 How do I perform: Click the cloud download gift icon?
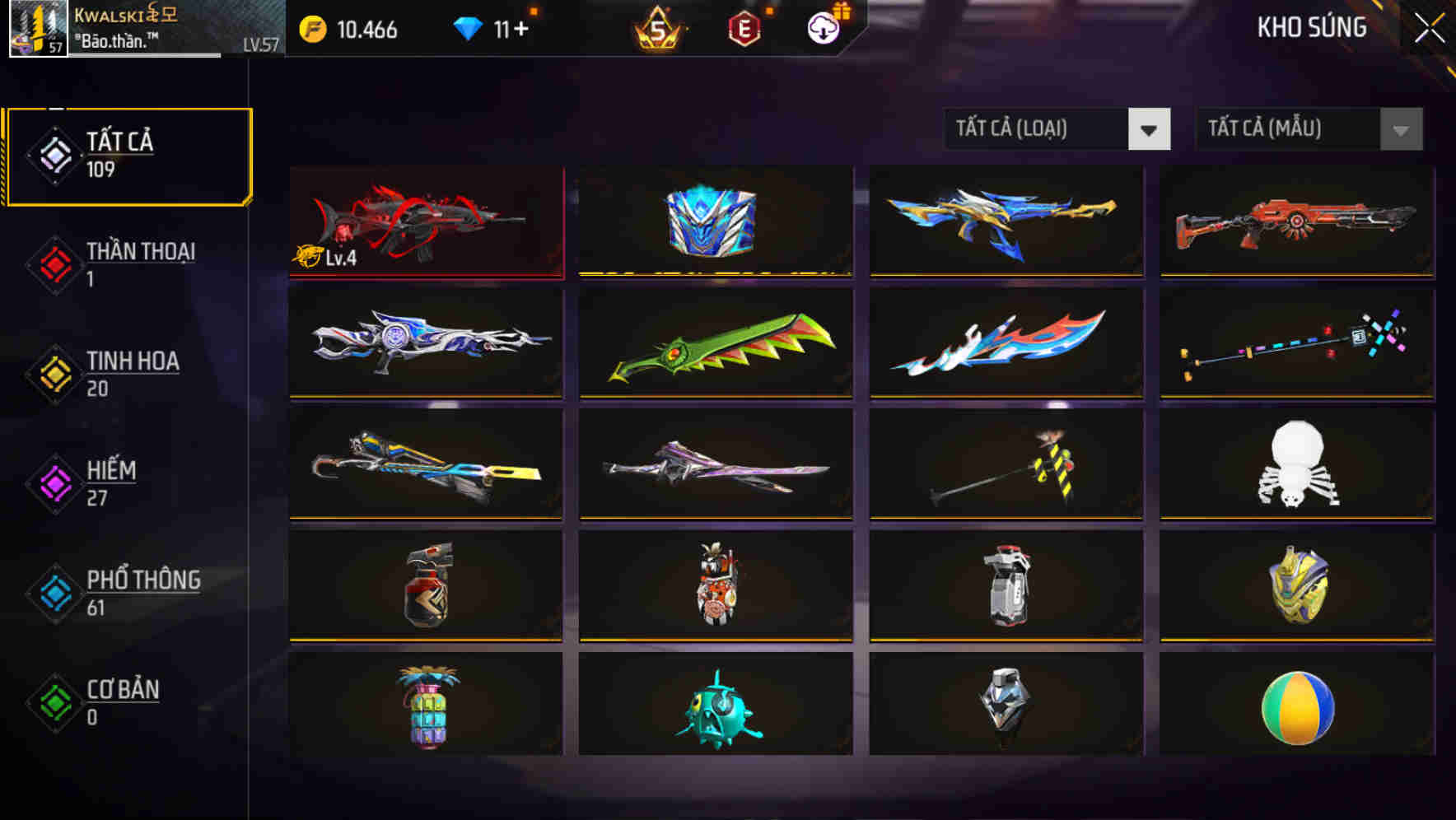tap(823, 29)
